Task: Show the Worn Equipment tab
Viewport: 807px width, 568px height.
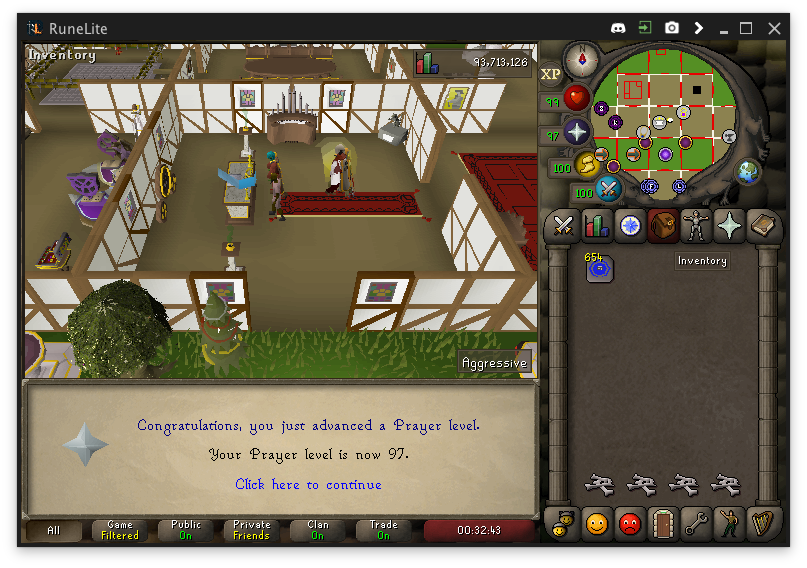Action: coord(696,226)
